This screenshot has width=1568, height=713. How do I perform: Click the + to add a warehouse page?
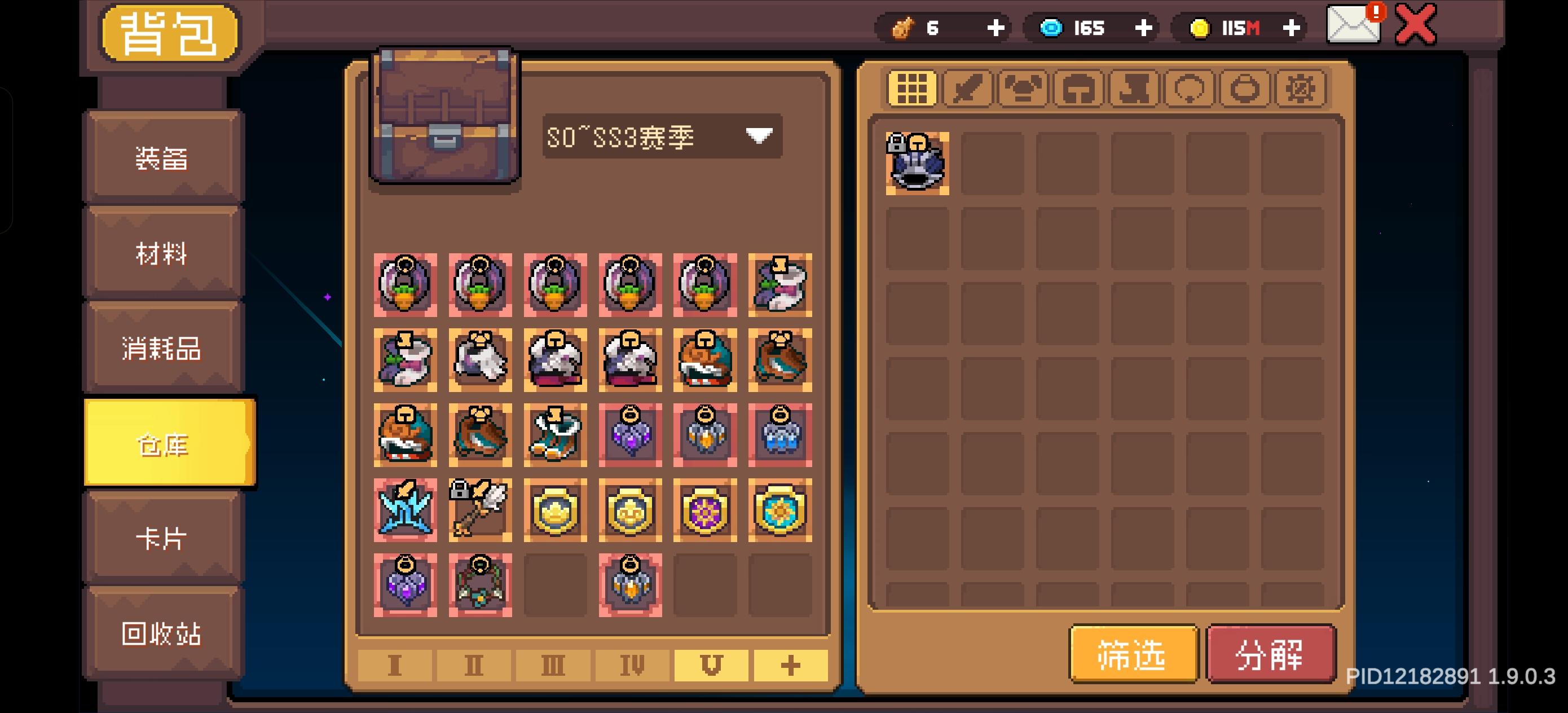(x=790, y=666)
